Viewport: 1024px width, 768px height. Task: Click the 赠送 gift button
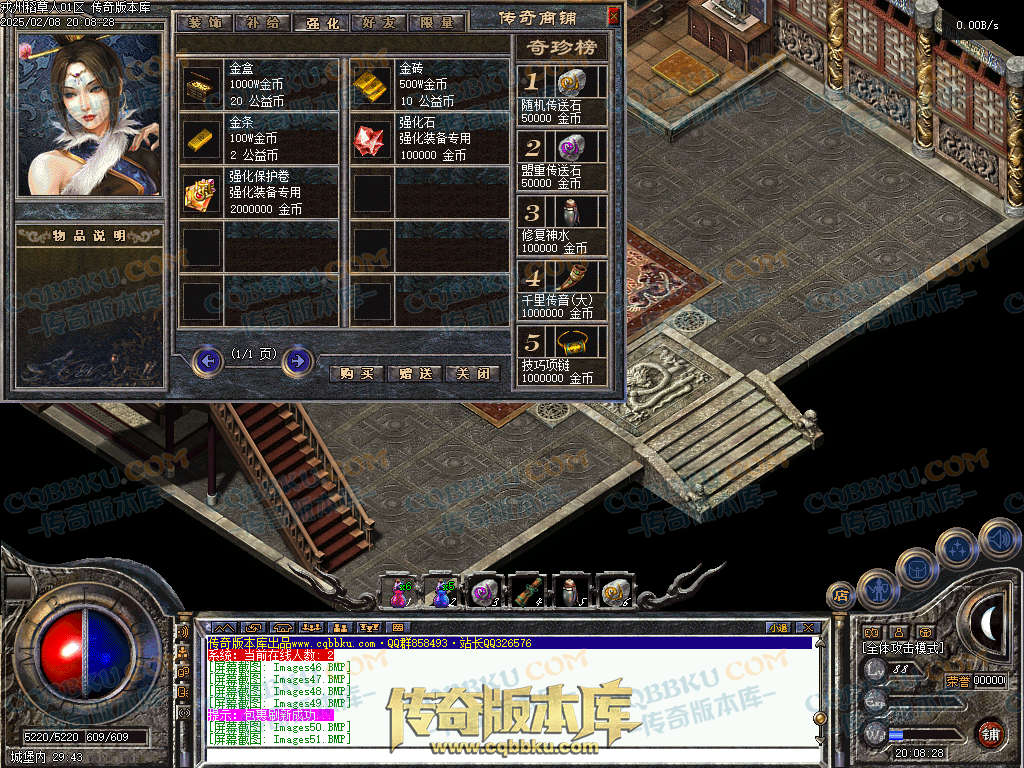click(x=414, y=373)
